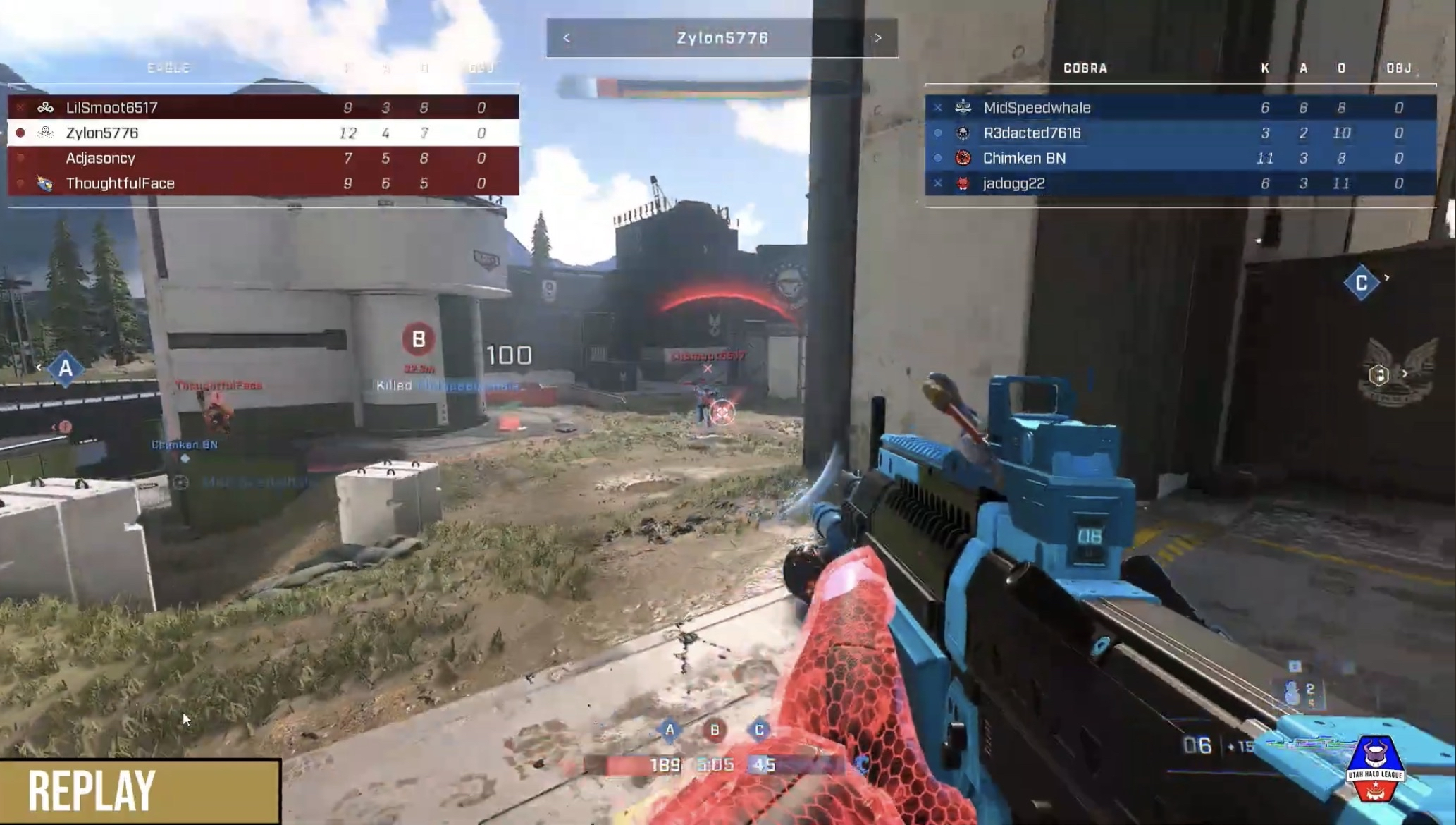The width and height of the screenshot is (1456, 825).
Task: Select the highlighted Zylon5776 scoreboard row
Action: (263, 133)
